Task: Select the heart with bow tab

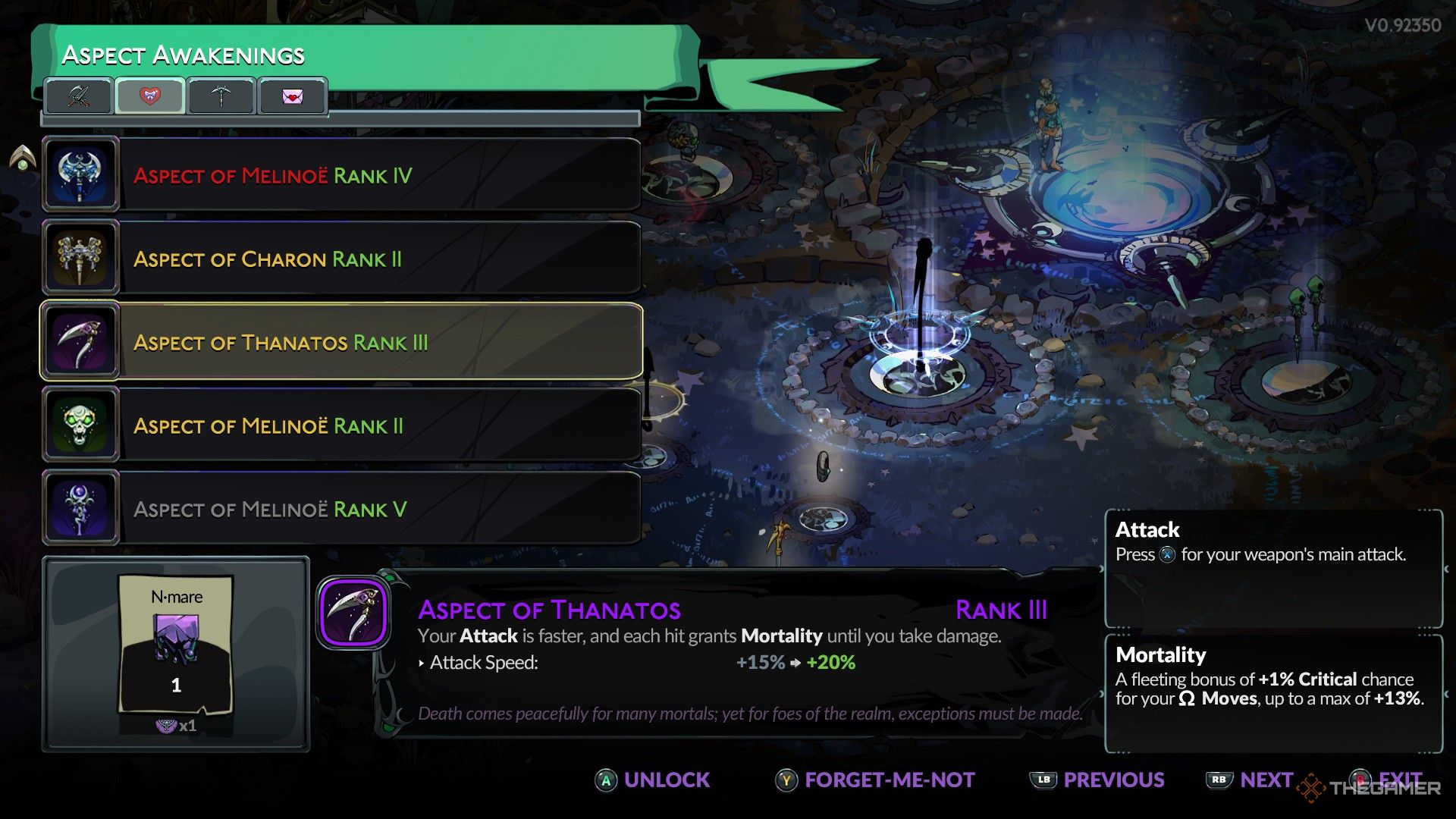Action: point(150,96)
